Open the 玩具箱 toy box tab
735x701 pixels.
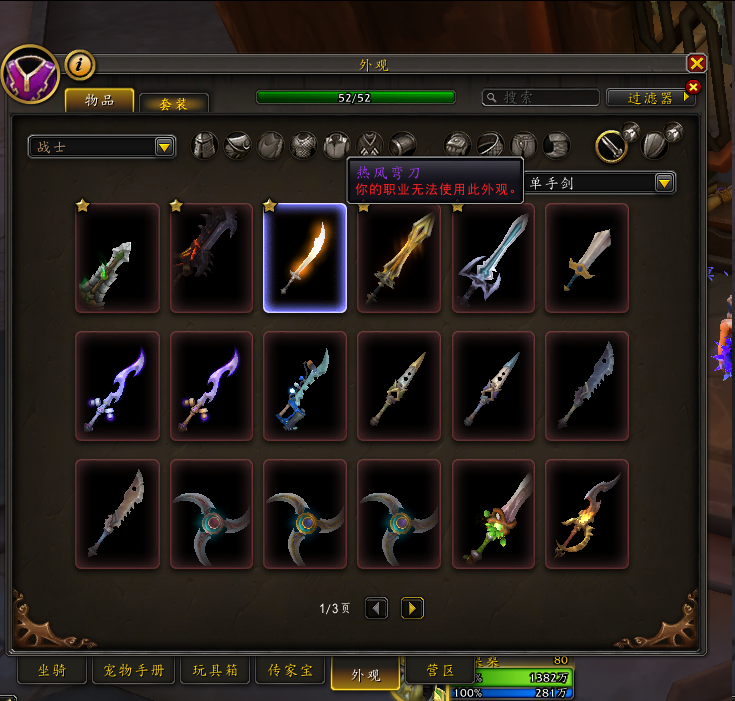click(x=214, y=671)
